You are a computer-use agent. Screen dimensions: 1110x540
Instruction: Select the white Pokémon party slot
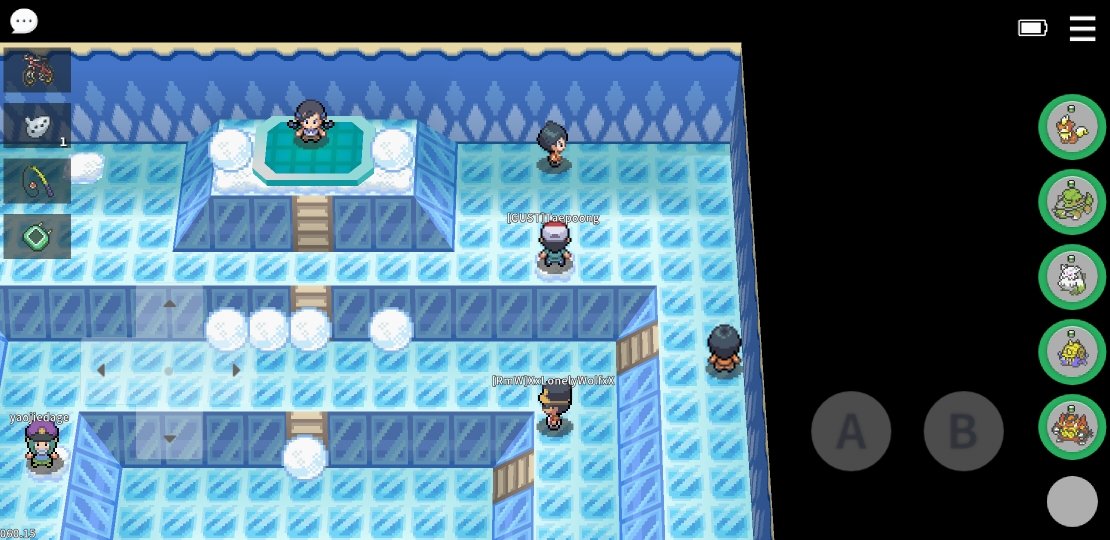[1071, 277]
